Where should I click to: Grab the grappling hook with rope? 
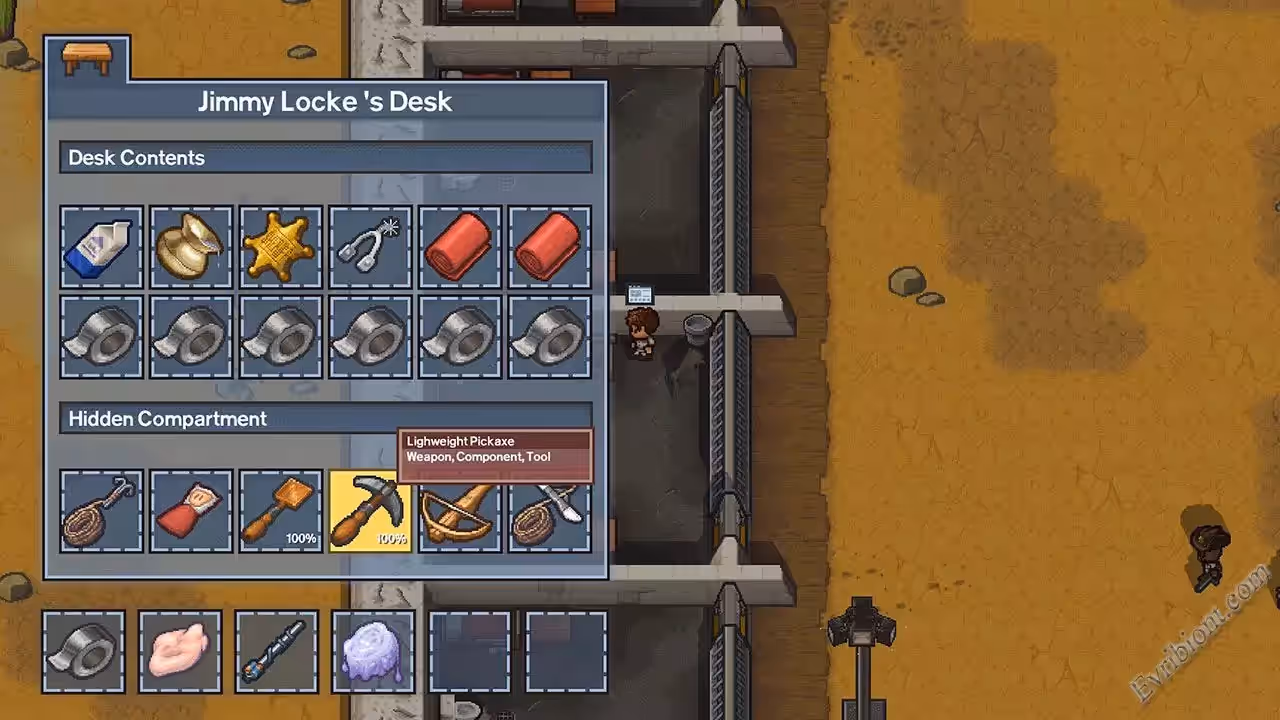tap(101, 511)
